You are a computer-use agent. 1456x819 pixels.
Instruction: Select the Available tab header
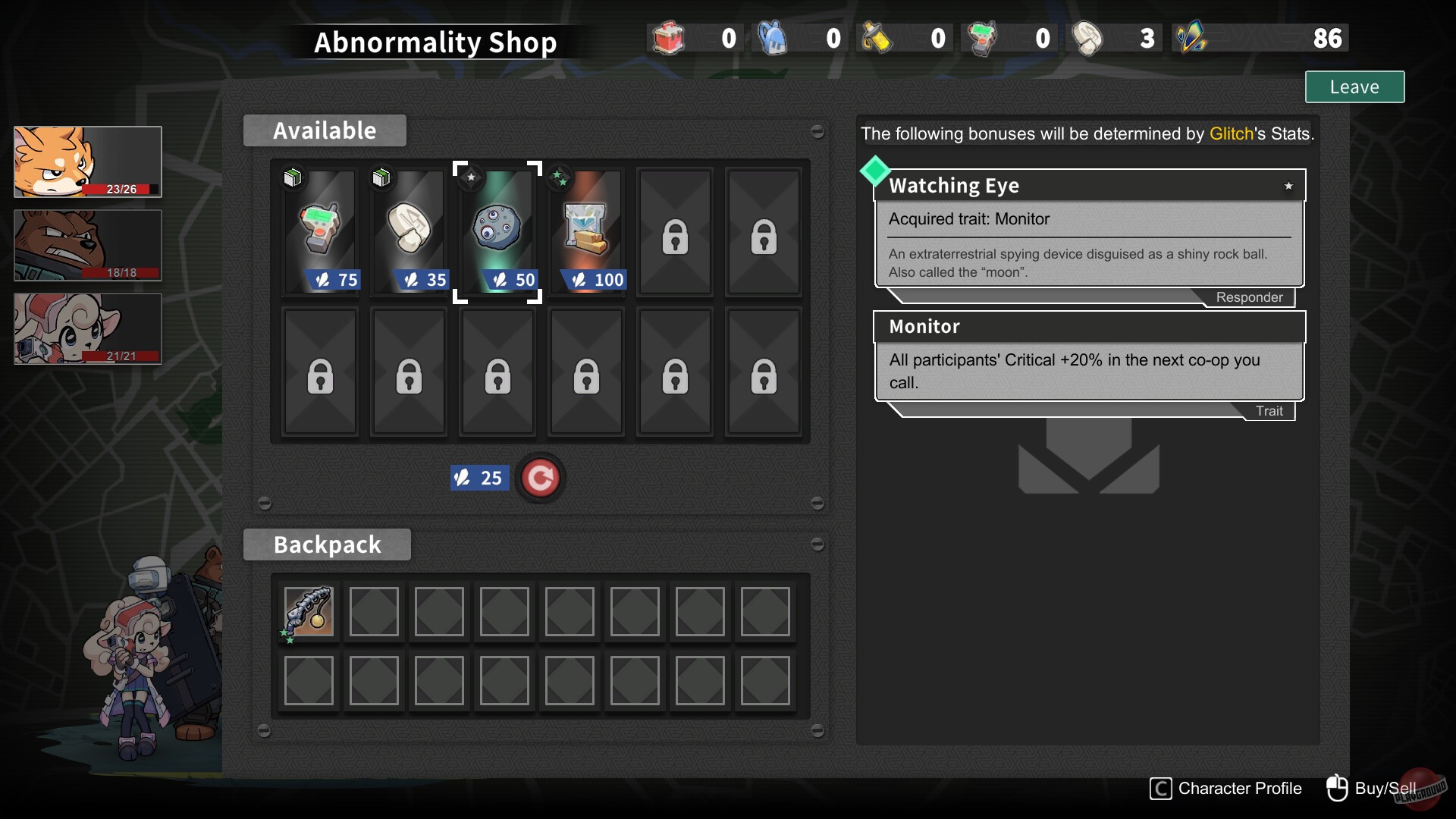pyautogui.click(x=324, y=130)
